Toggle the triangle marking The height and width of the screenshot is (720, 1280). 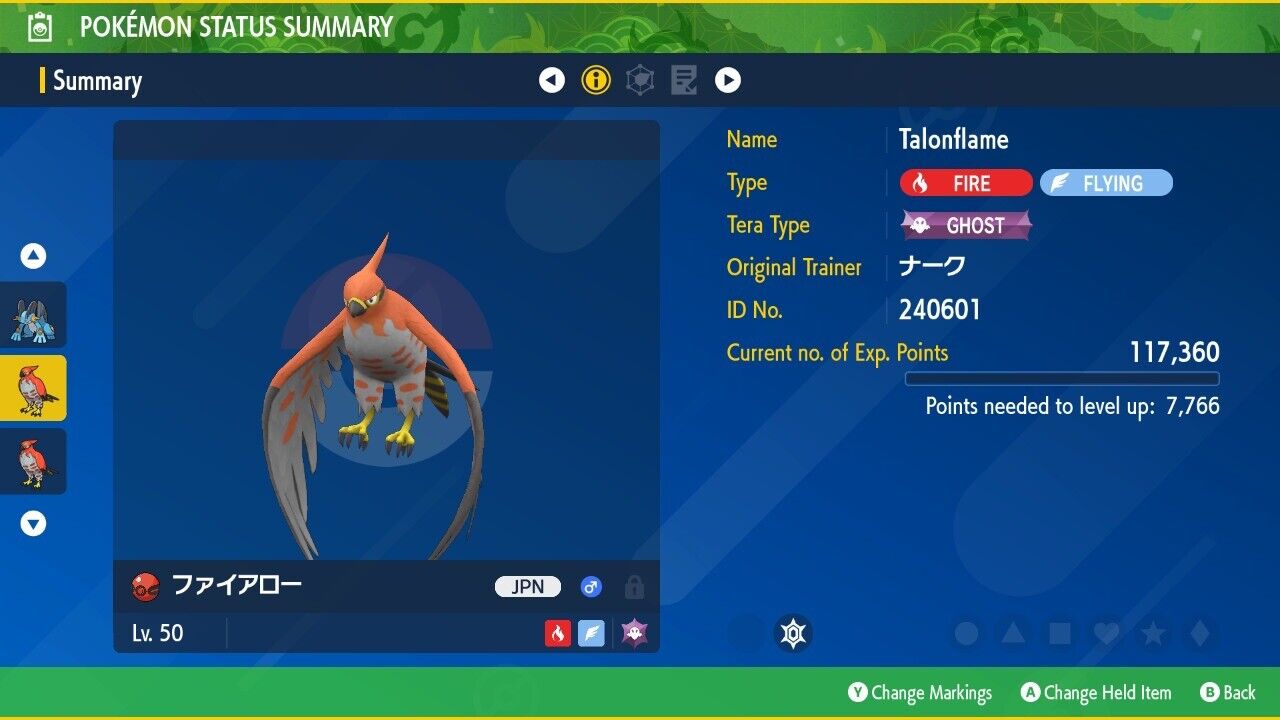coord(1013,633)
